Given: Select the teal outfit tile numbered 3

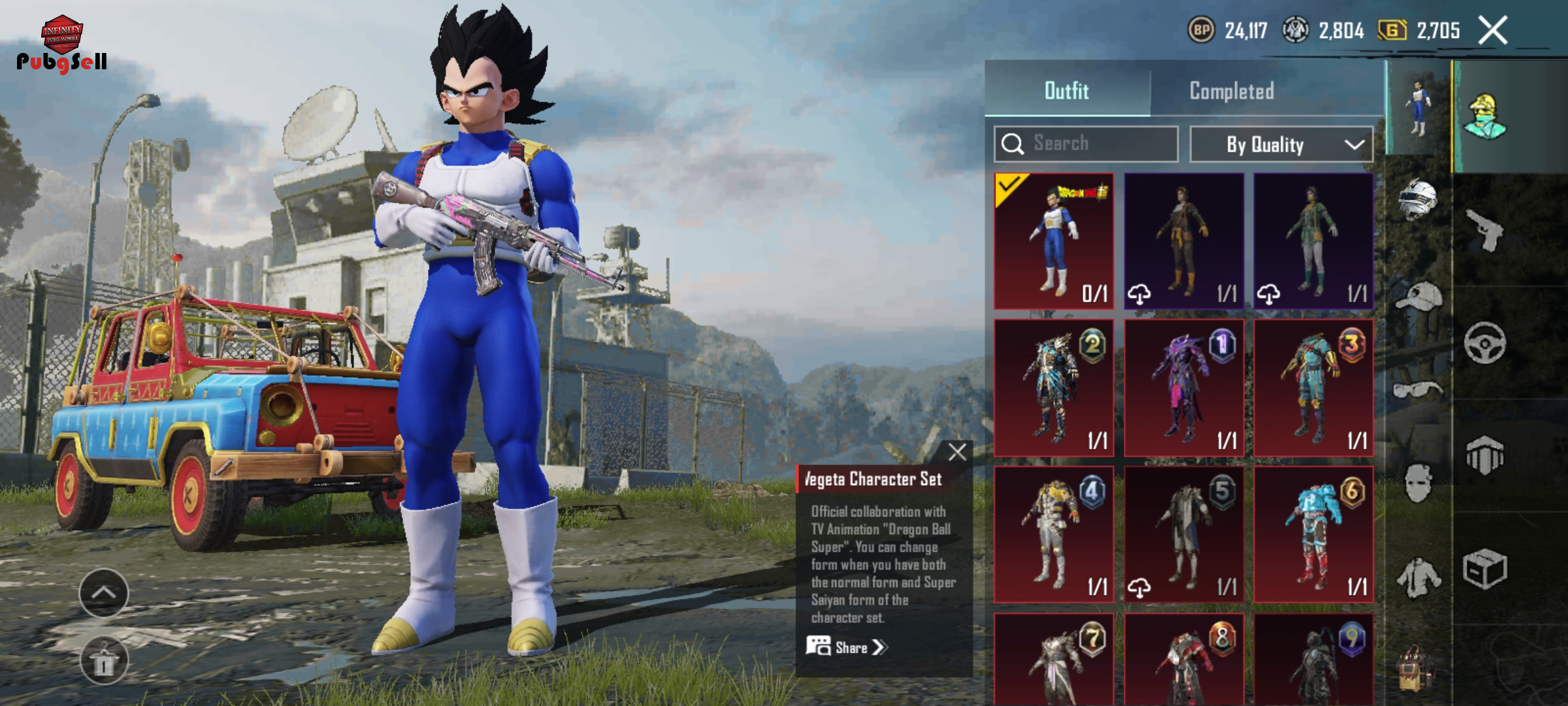Looking at the screenshot, I should tap(1313, 388).
